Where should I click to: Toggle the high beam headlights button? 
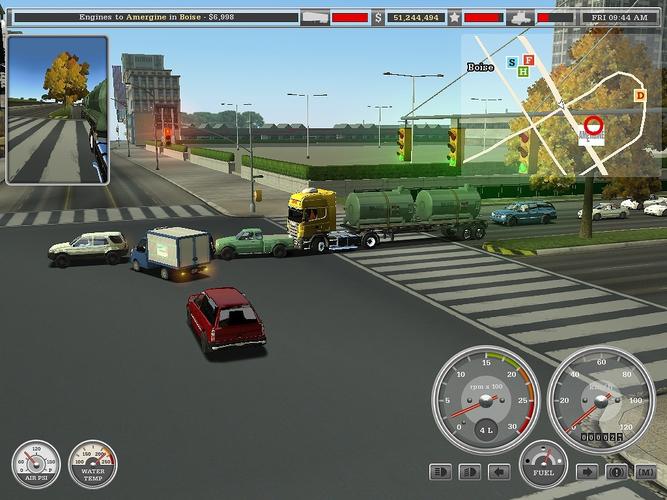[x=440, y=472]
